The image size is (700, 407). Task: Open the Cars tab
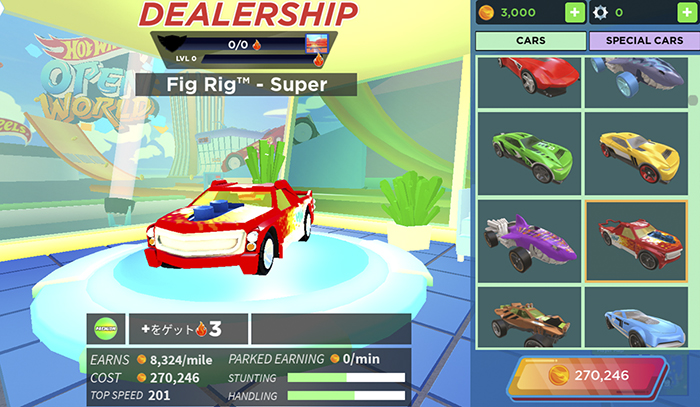click(x=529, y=41)
